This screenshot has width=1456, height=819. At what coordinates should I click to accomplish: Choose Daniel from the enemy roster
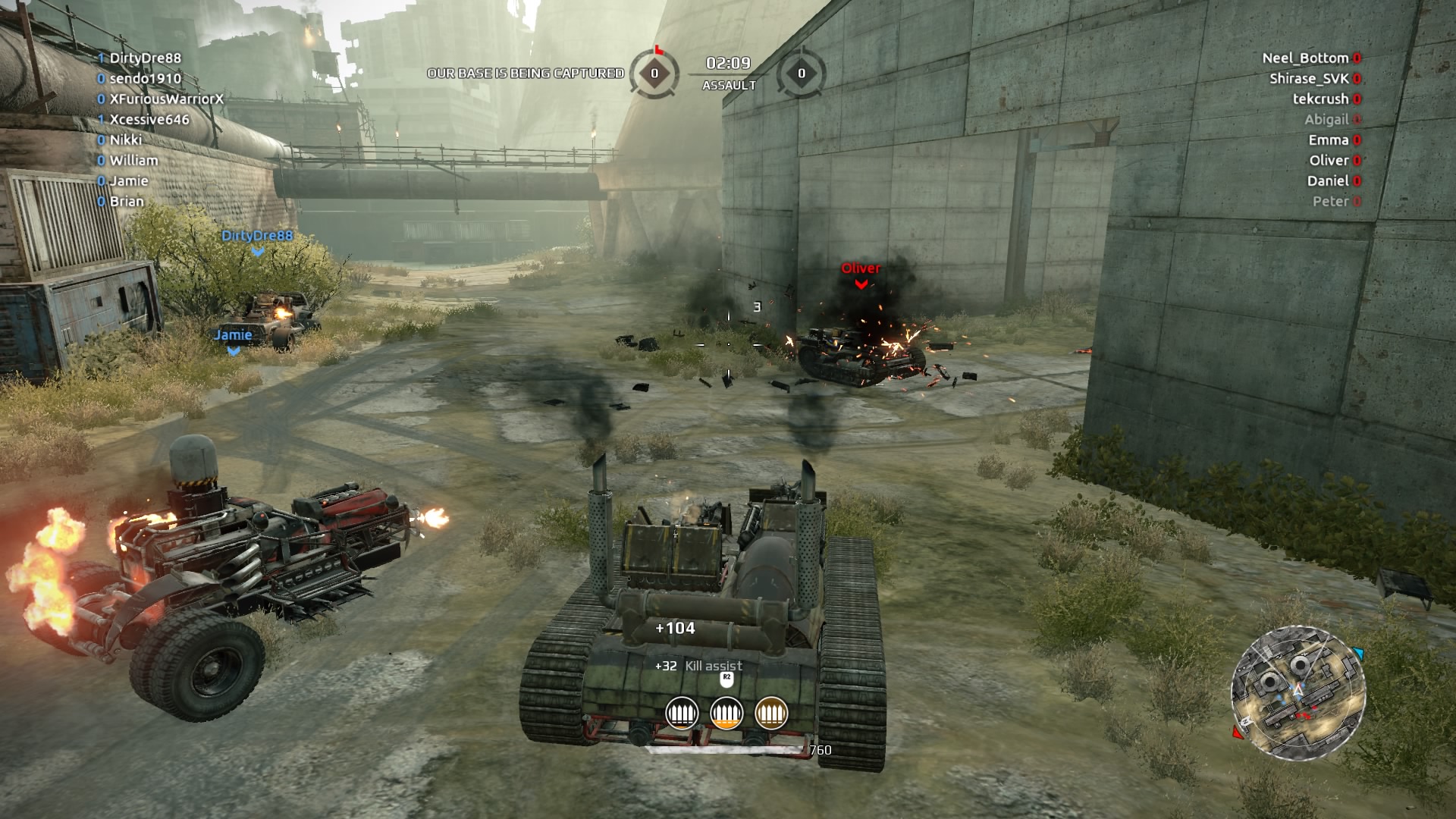click(1328, 180)
